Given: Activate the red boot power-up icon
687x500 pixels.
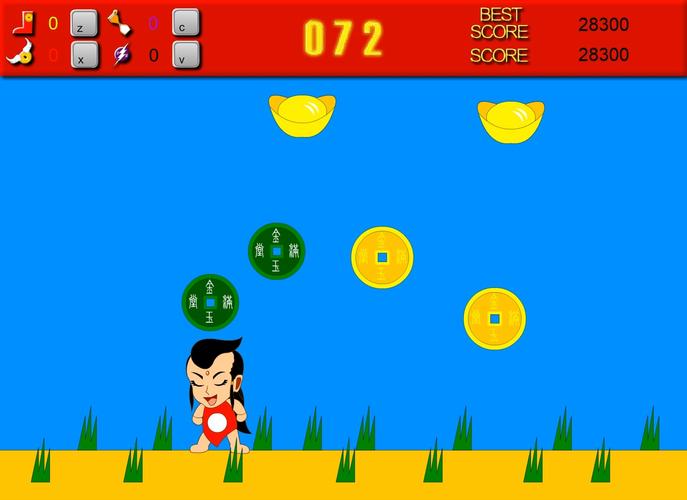Looking at the screenshot, I should tap(21, 22).
